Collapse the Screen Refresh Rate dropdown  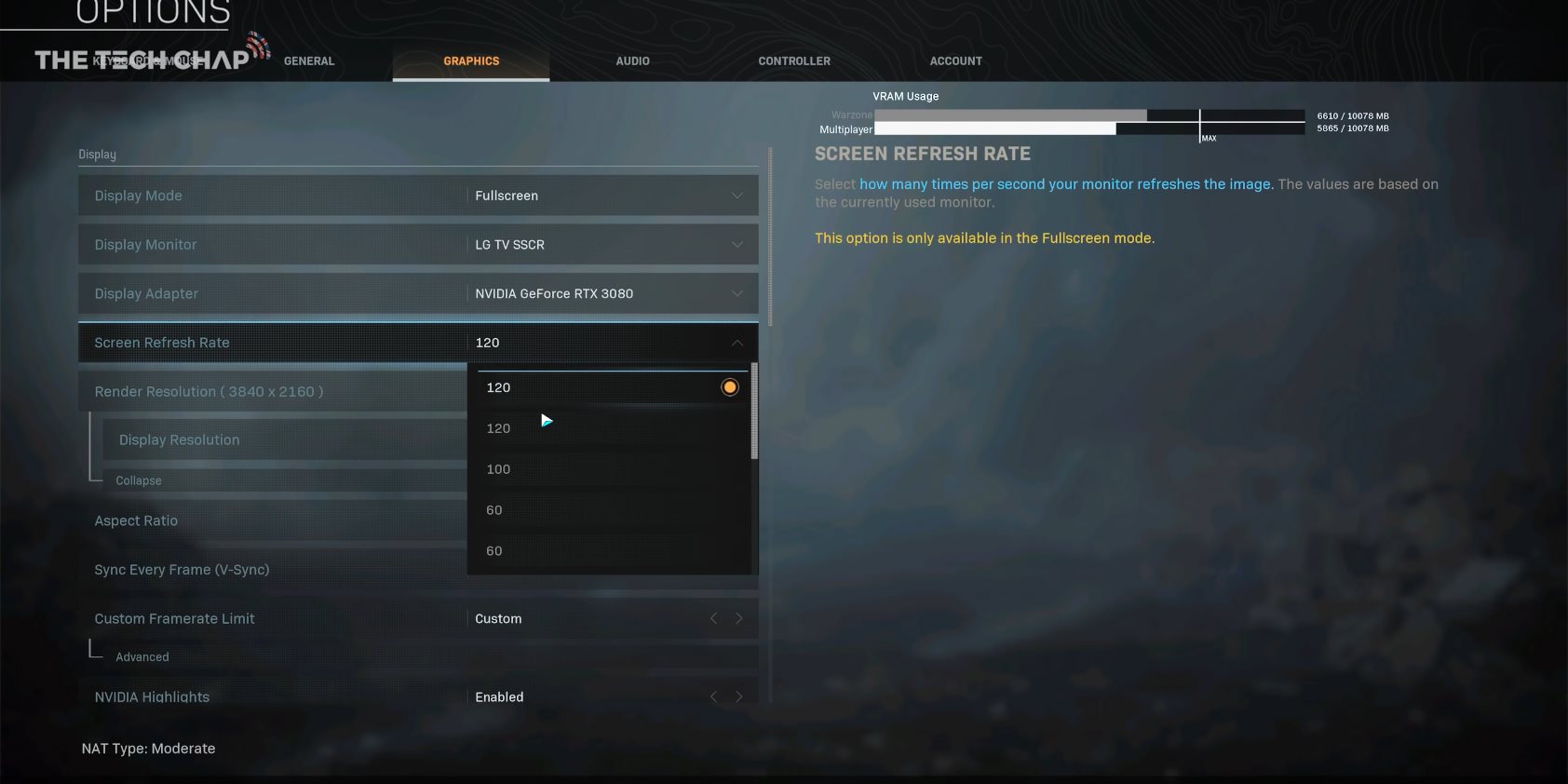[737, 343]
